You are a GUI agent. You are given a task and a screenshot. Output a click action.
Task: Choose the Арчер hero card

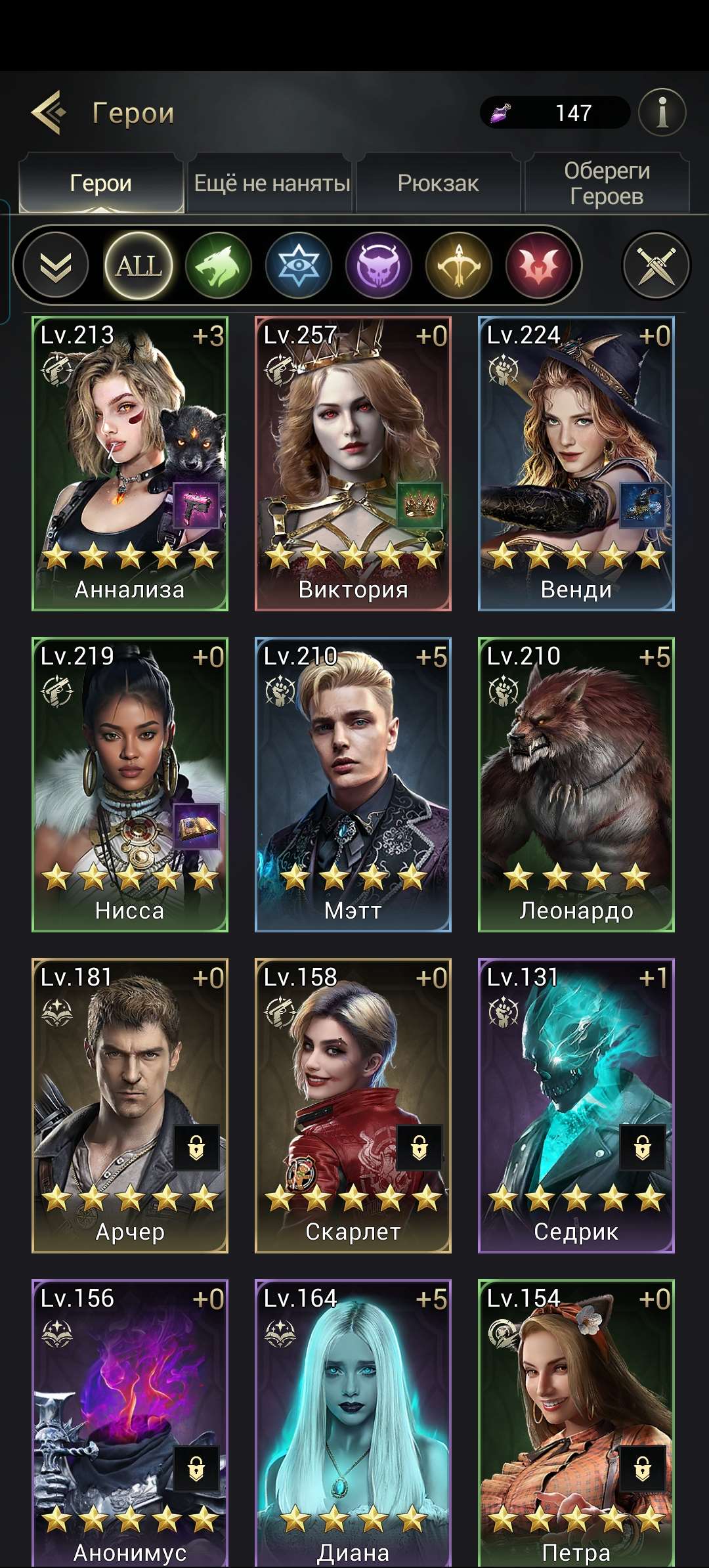tap(130, 1106)
